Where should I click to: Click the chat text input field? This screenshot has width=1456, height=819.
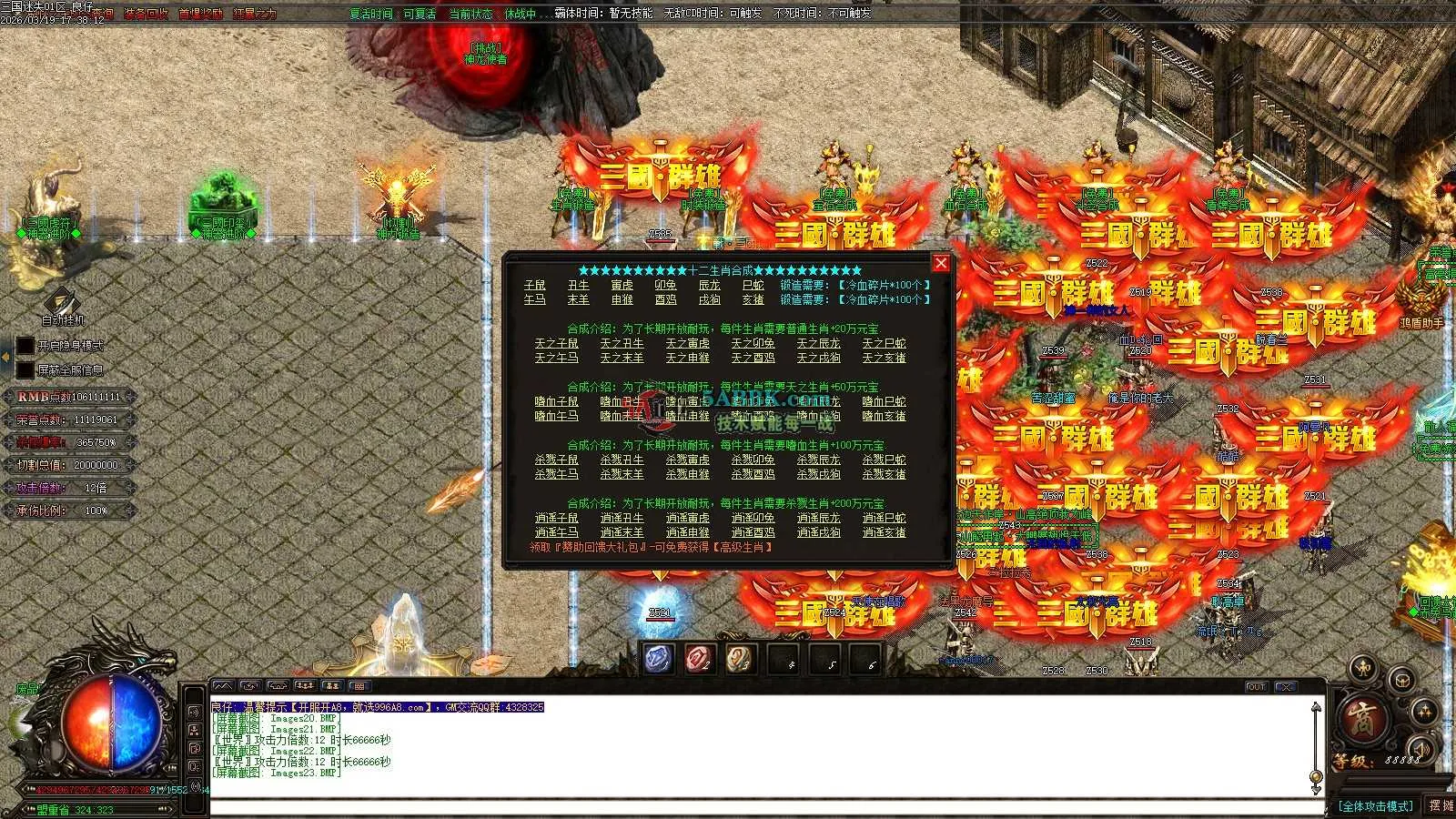click(x=763, y=807)
